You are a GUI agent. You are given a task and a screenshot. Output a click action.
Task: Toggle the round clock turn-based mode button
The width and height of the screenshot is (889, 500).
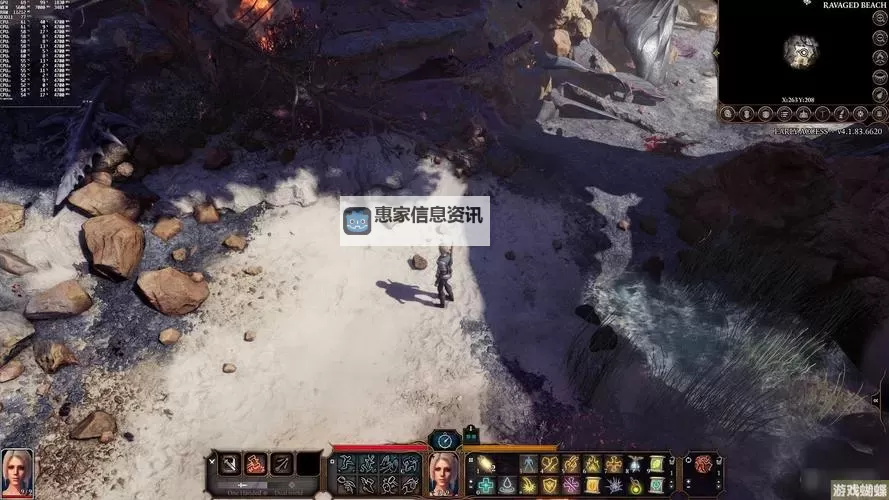(x=445, y=439)
